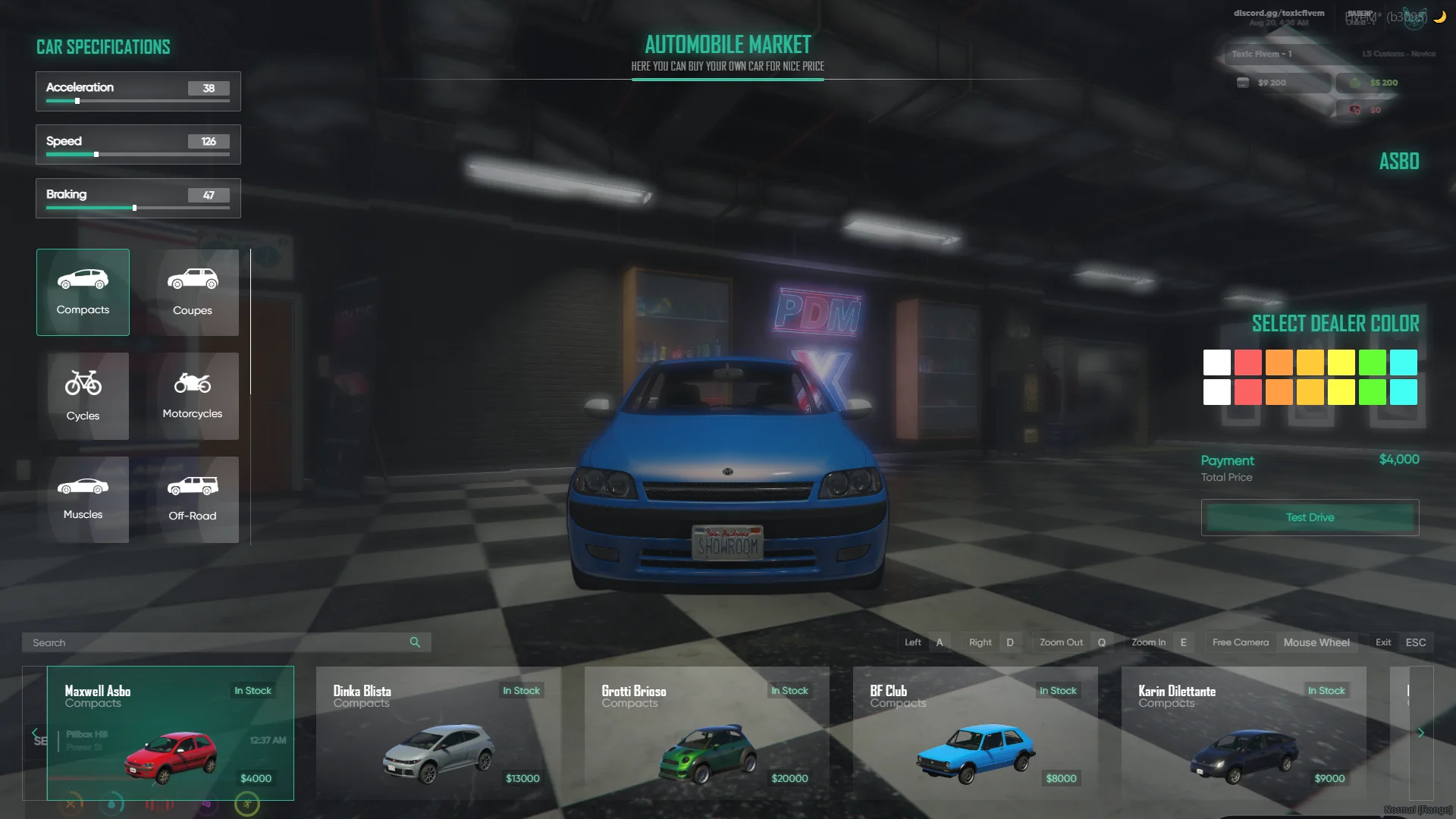The image size is (1456, 819).
Task: Choose the top-row green dealer color
Action: point(1373,362)
